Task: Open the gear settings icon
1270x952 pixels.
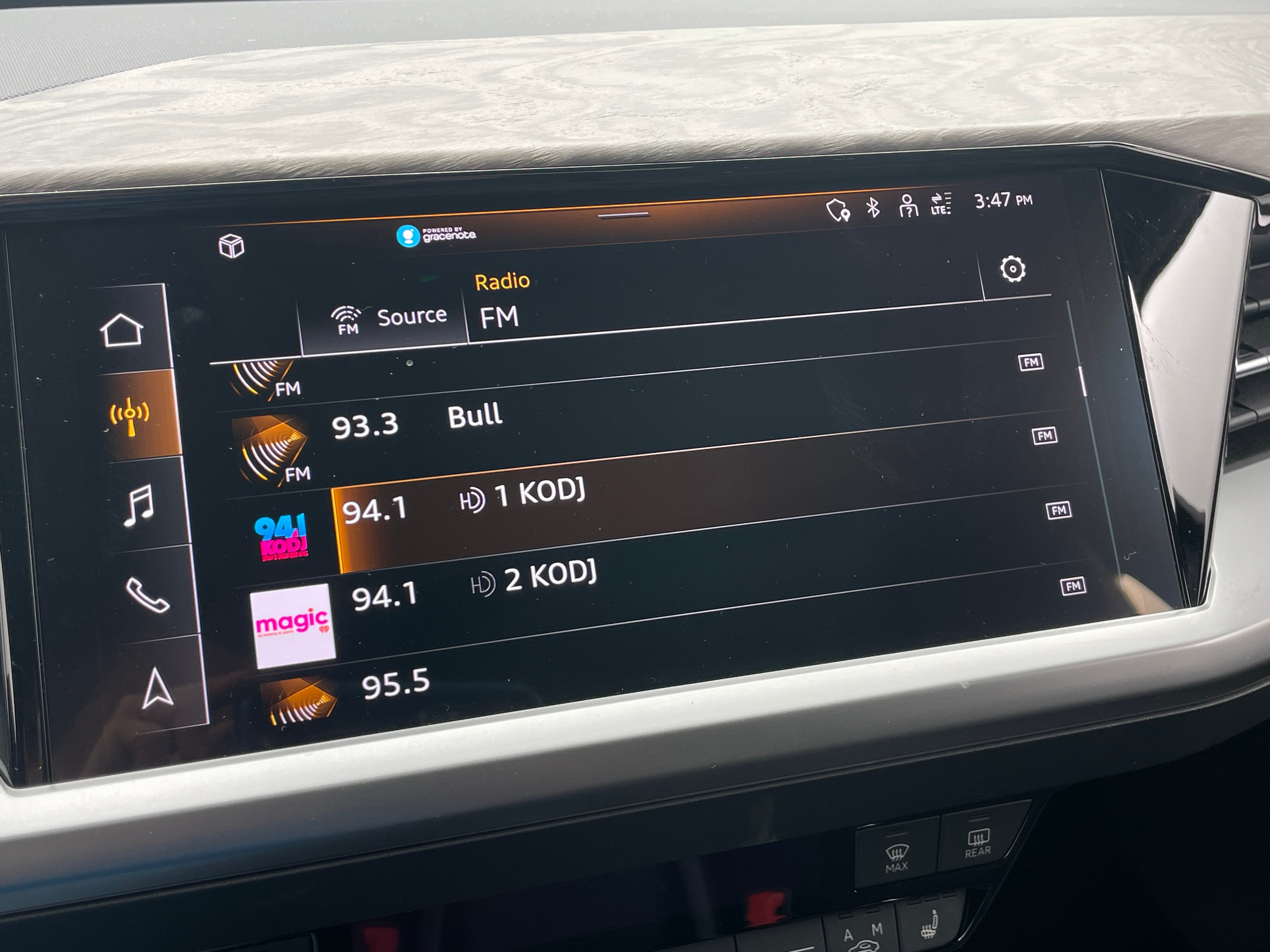Action: pyautogui.click(x=1012, y=269)
